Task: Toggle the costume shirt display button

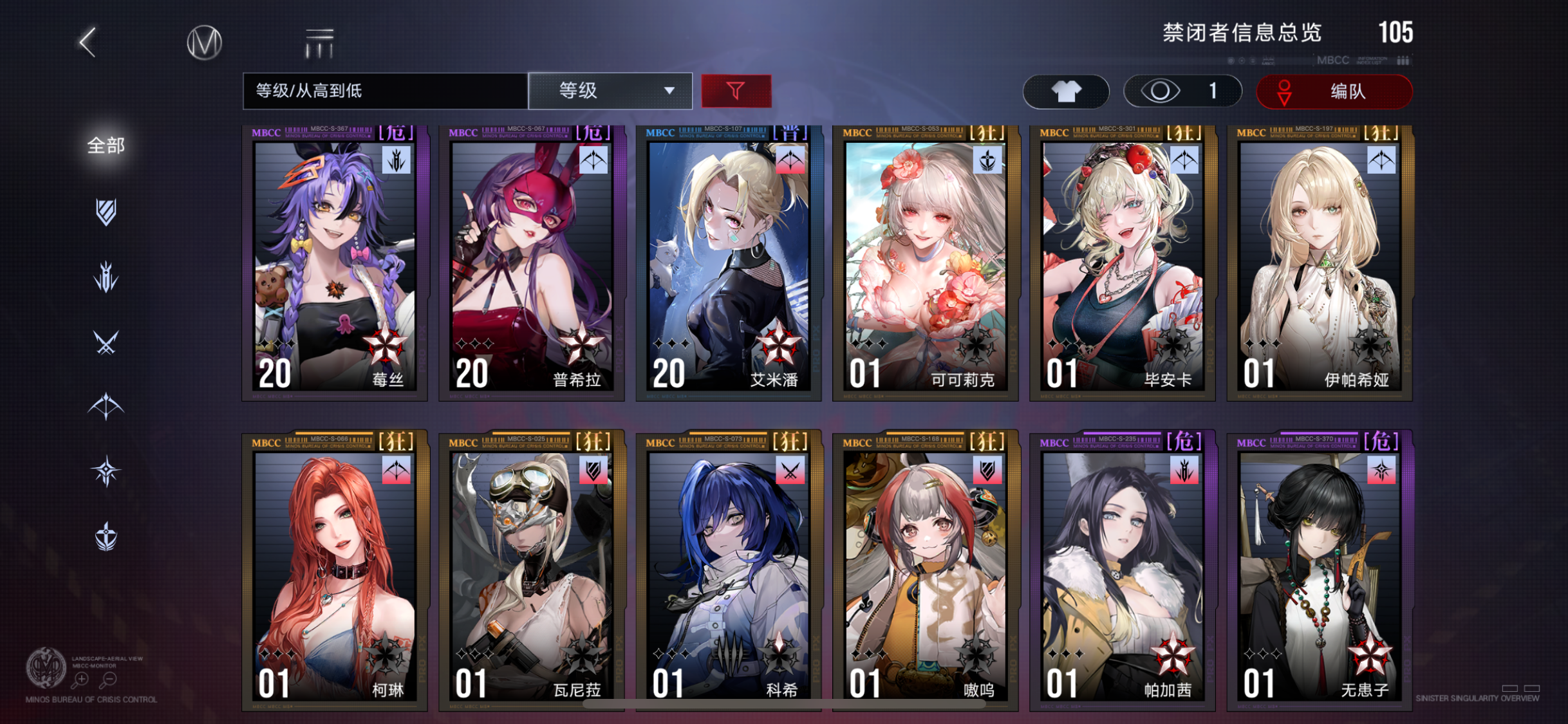Action: (1065, 91)
